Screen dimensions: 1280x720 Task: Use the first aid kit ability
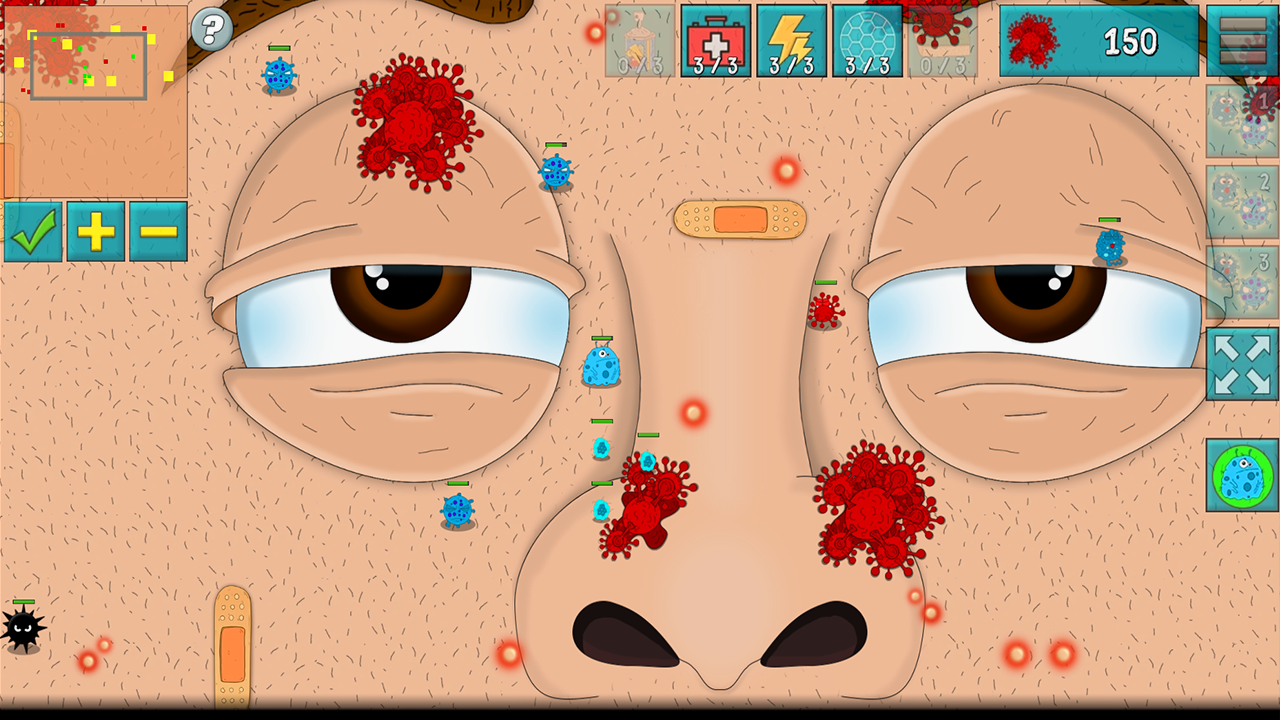click(x=716, y=42)
